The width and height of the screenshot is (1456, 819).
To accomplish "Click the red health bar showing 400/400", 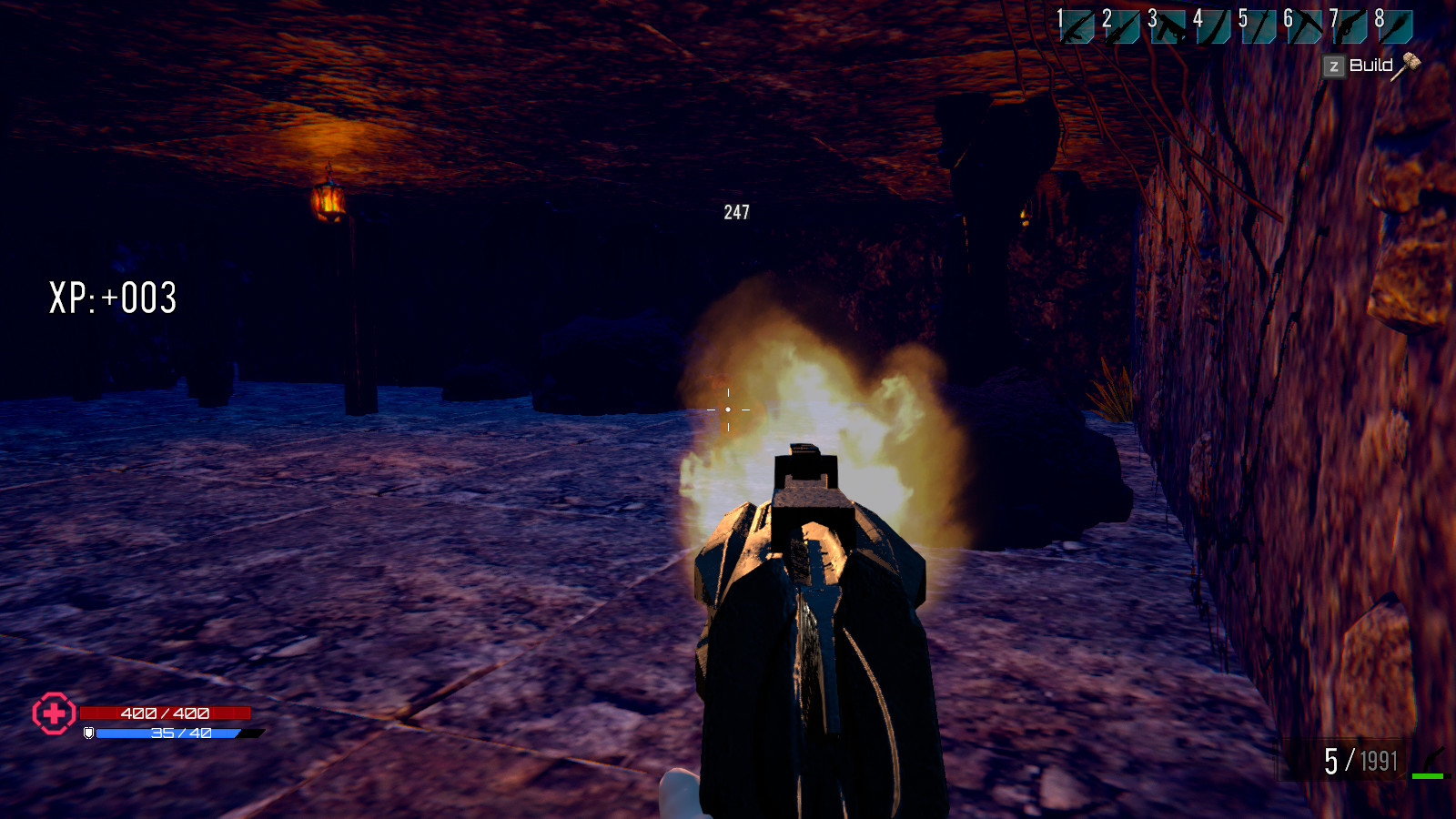I will click(x=164, y=714).
